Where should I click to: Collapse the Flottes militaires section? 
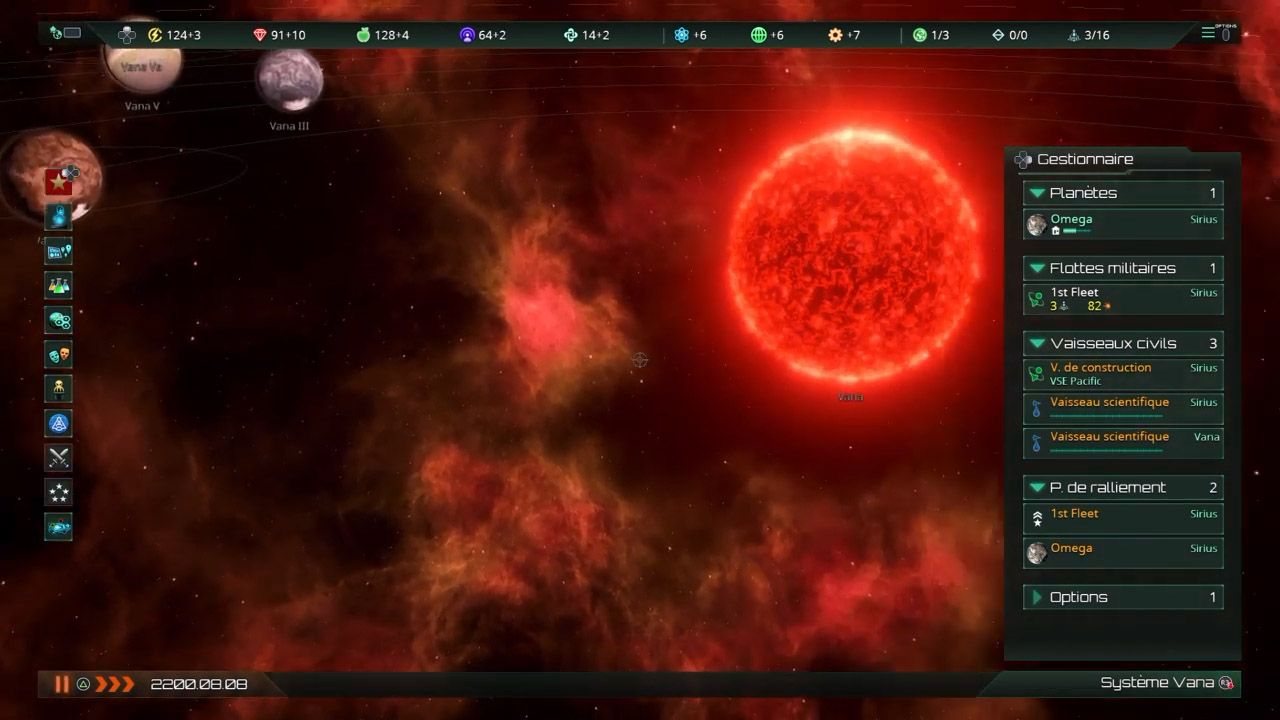point(1038,268)
